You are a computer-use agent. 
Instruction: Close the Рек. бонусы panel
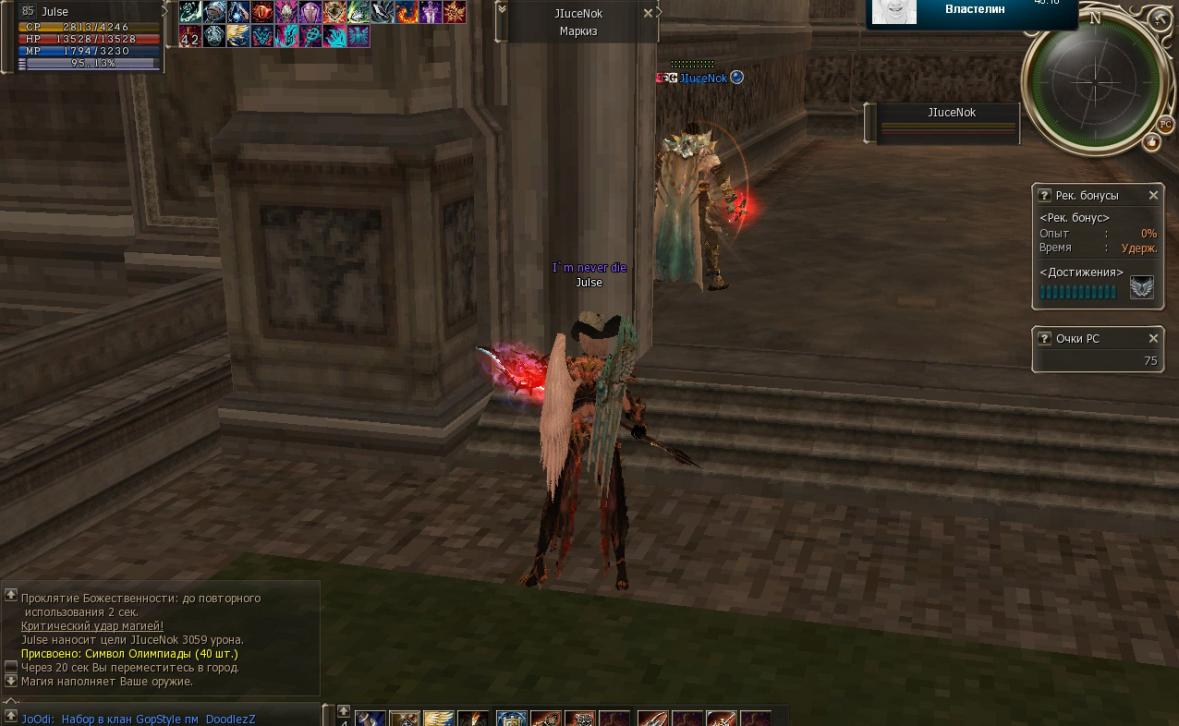click(x=1153, y=195)
